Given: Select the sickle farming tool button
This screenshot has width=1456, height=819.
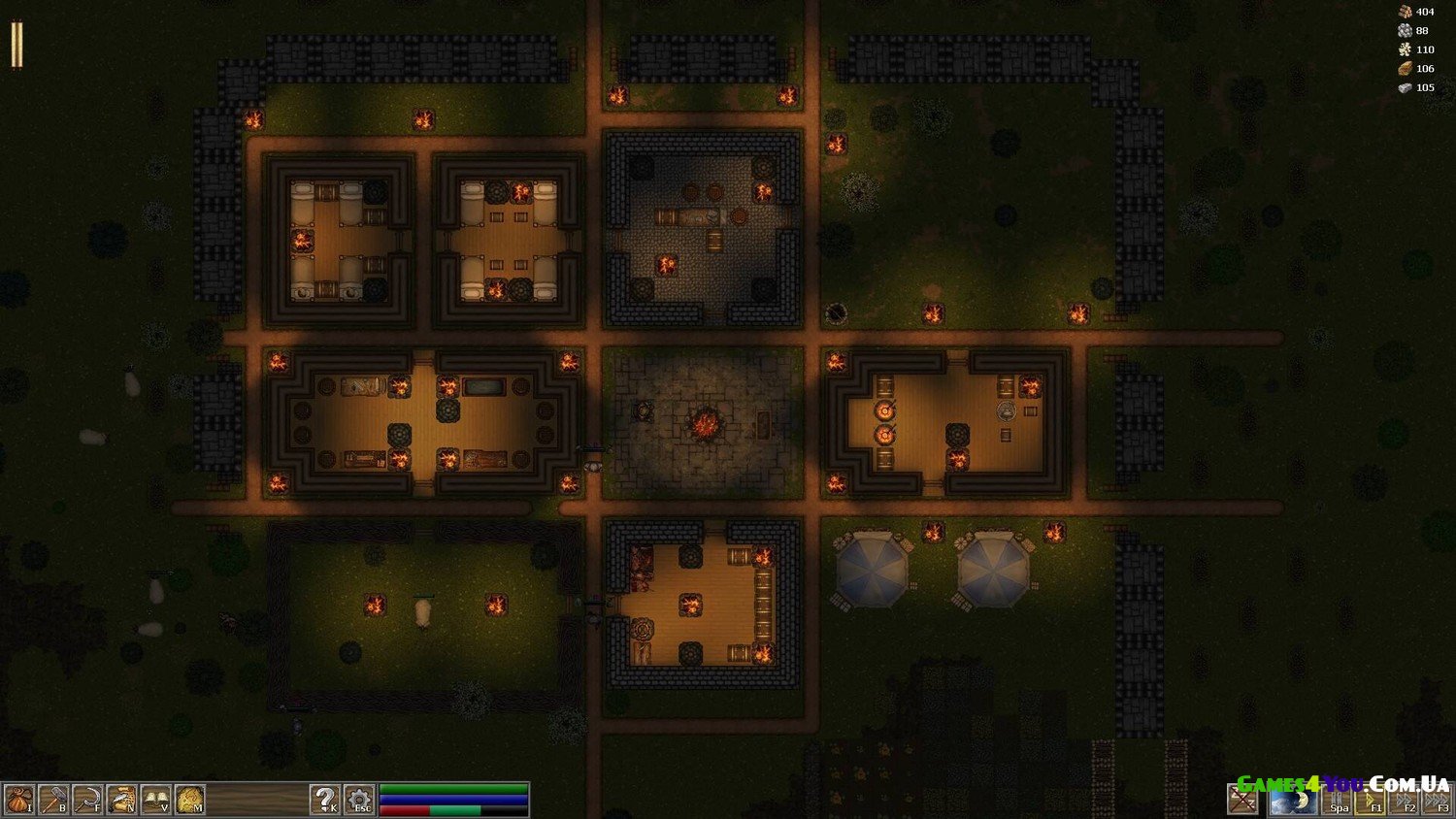Looking at the screenshot, I should coord(86,799).
